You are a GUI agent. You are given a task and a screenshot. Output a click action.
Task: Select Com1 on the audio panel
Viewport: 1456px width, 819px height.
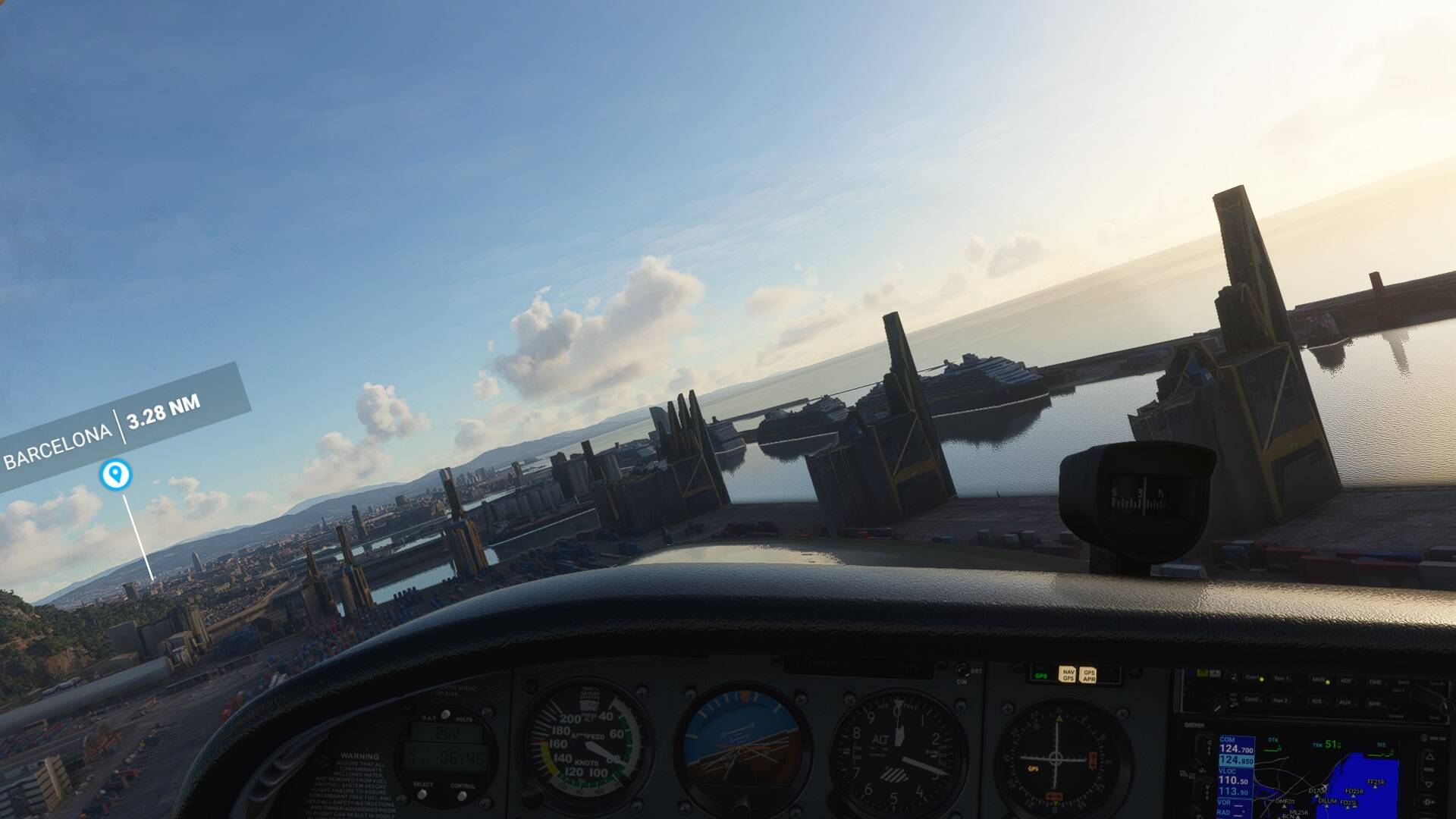point(1253,679)
